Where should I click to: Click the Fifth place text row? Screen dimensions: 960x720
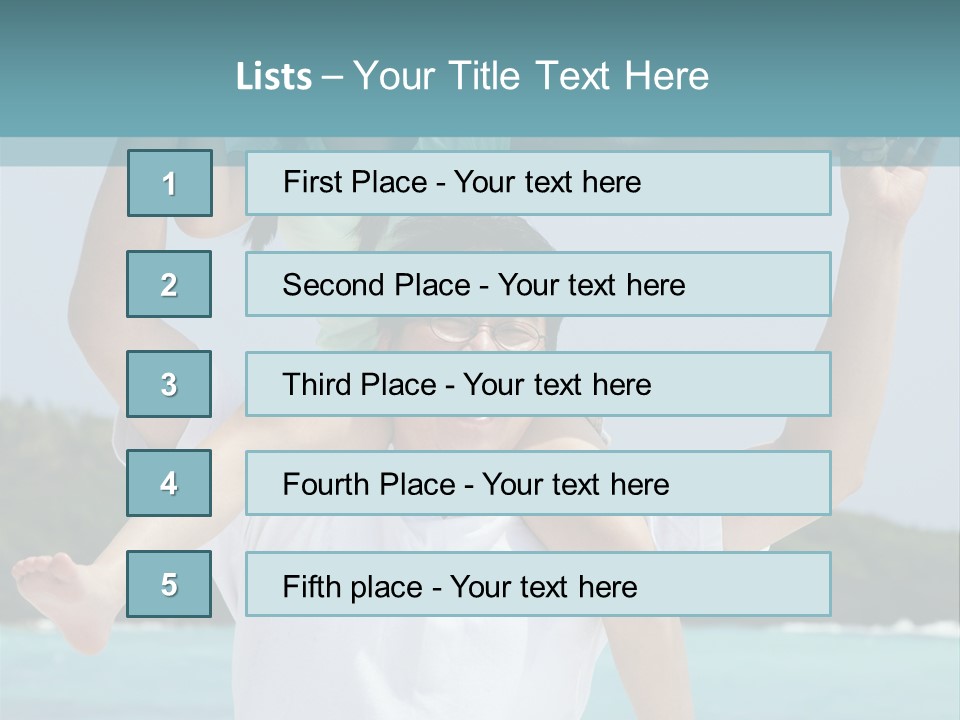538,584
